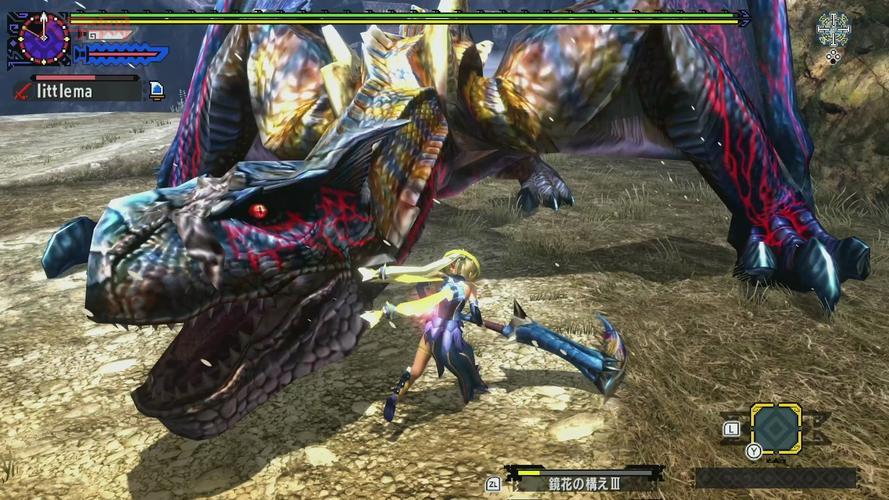Click the cross-shaped compass icon

tap(832, 29)
